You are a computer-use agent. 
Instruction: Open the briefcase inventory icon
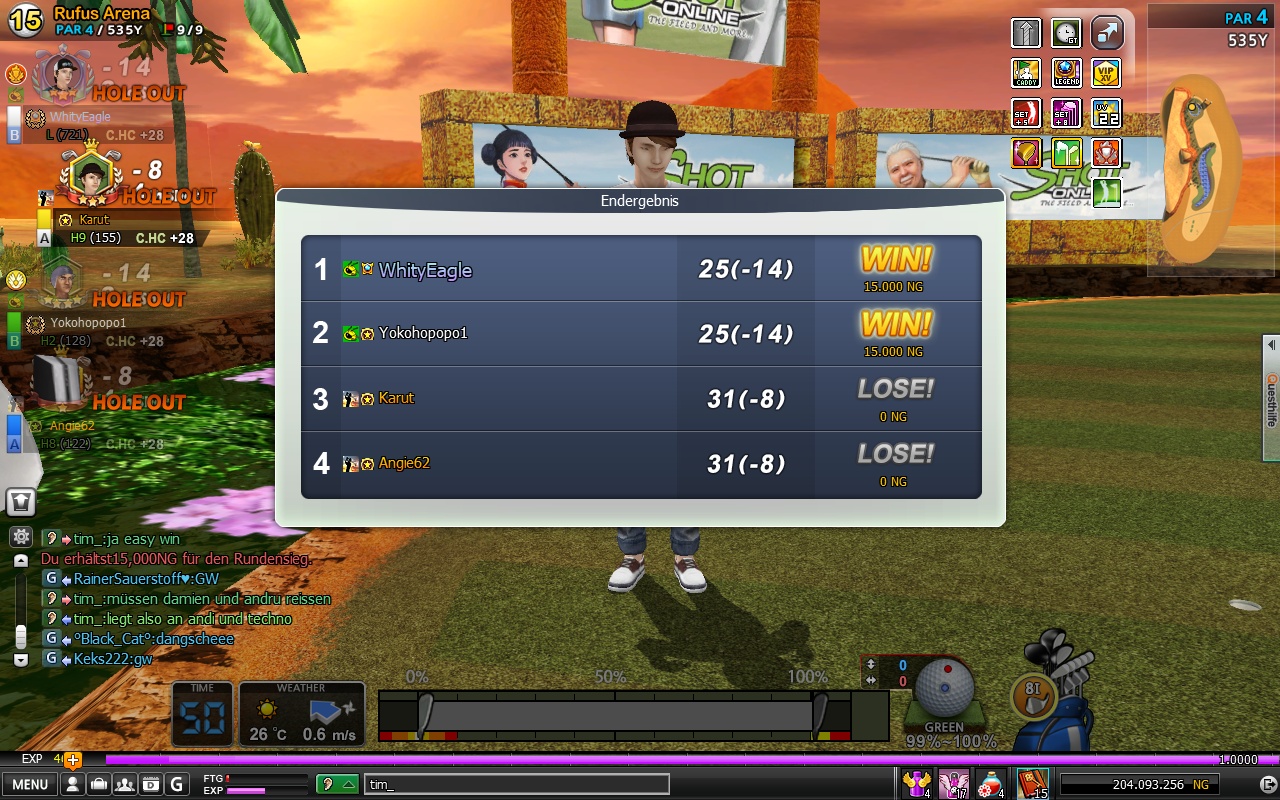click(x=98, y=785)
